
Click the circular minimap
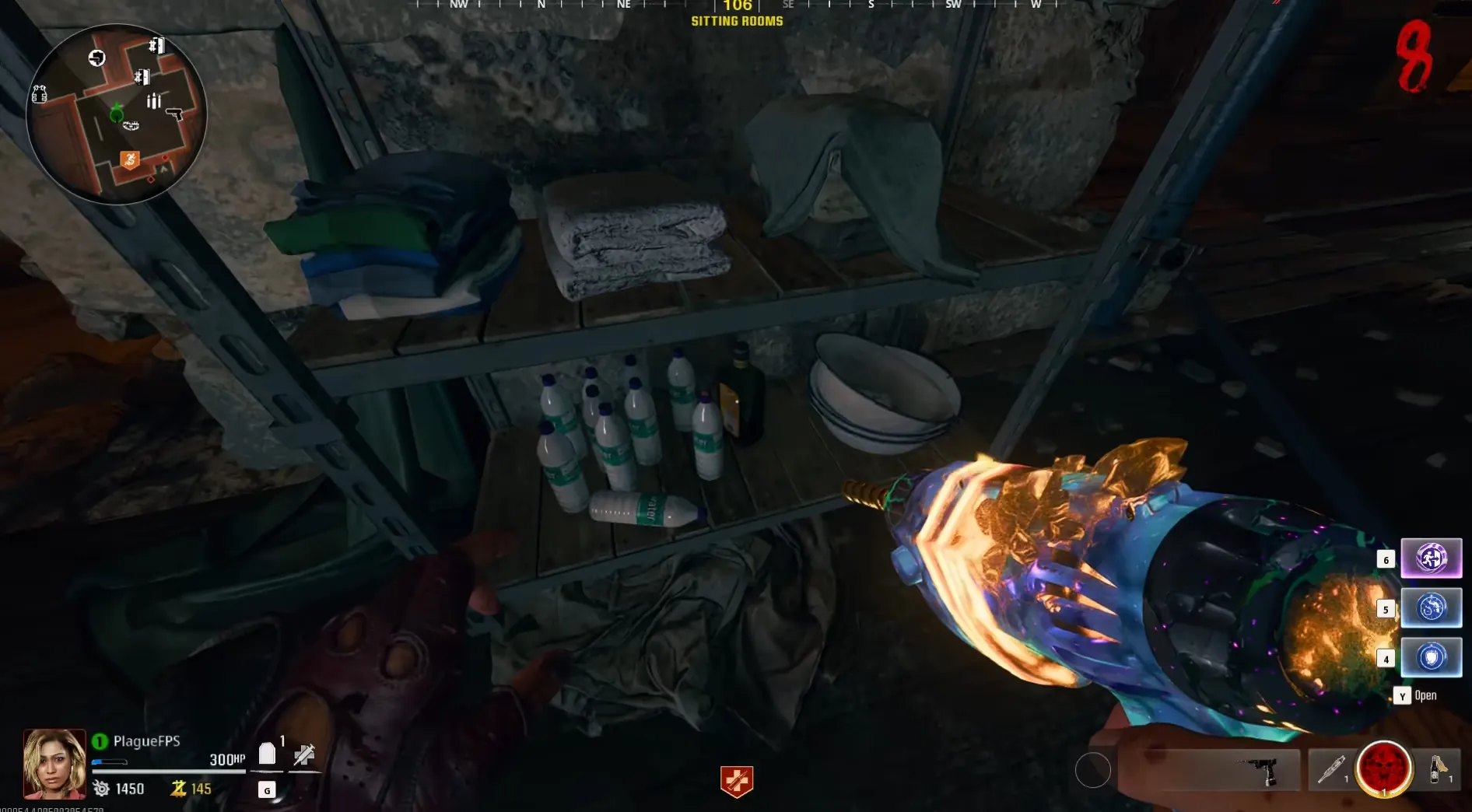coord(117,114)
